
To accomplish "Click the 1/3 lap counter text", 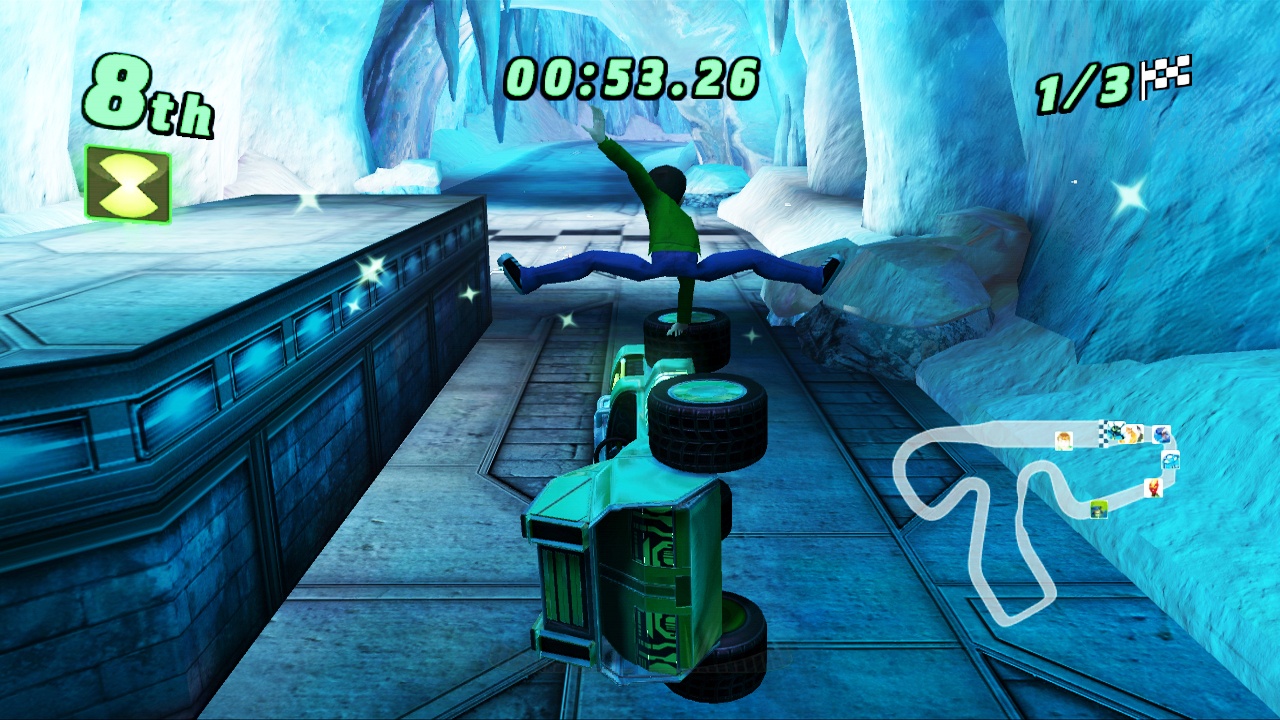I will pos(1085,86).
